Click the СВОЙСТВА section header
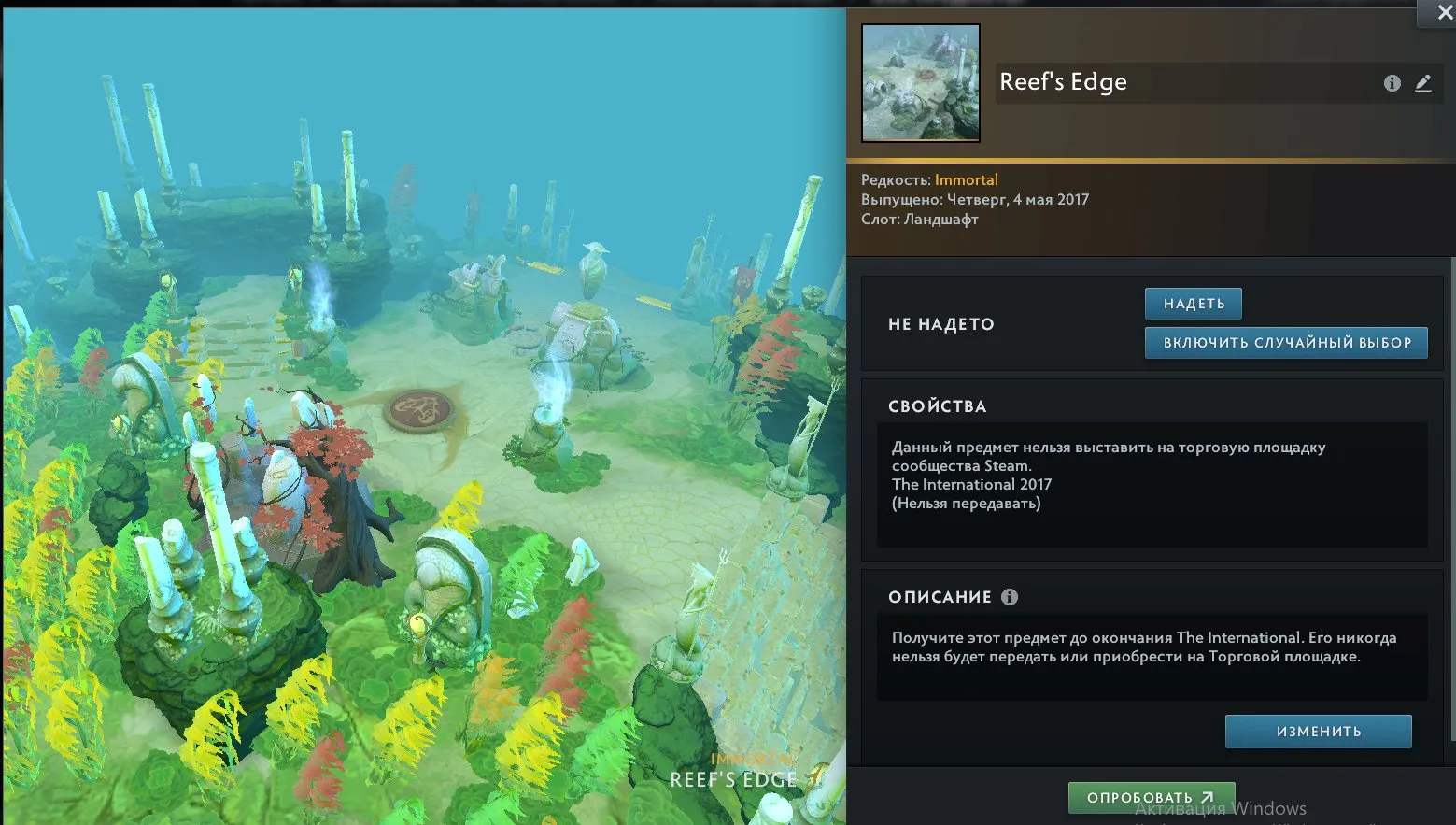 point(939,406)
